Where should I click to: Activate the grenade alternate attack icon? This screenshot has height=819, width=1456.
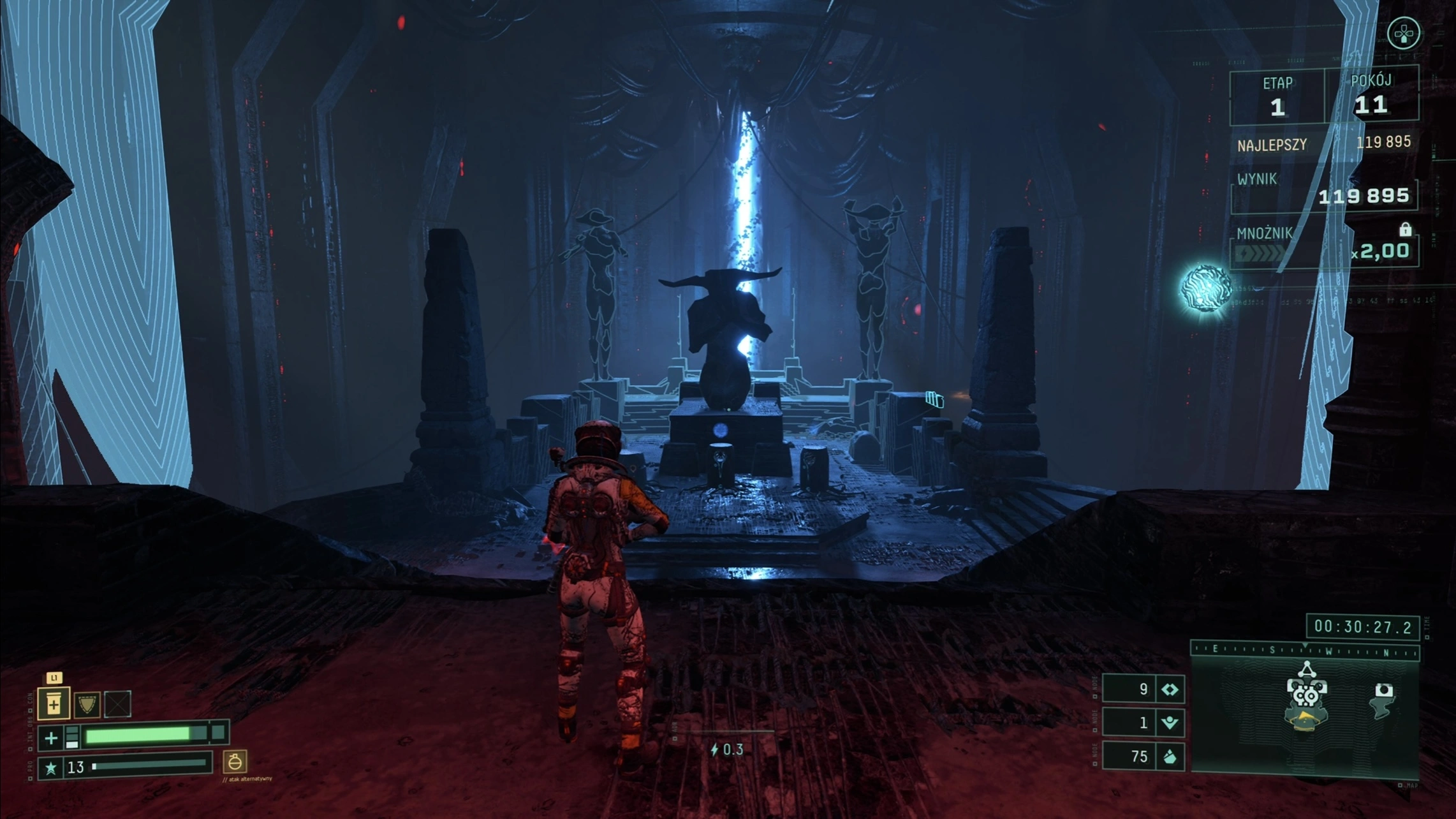pyautogui.click(x=235, y=762)
